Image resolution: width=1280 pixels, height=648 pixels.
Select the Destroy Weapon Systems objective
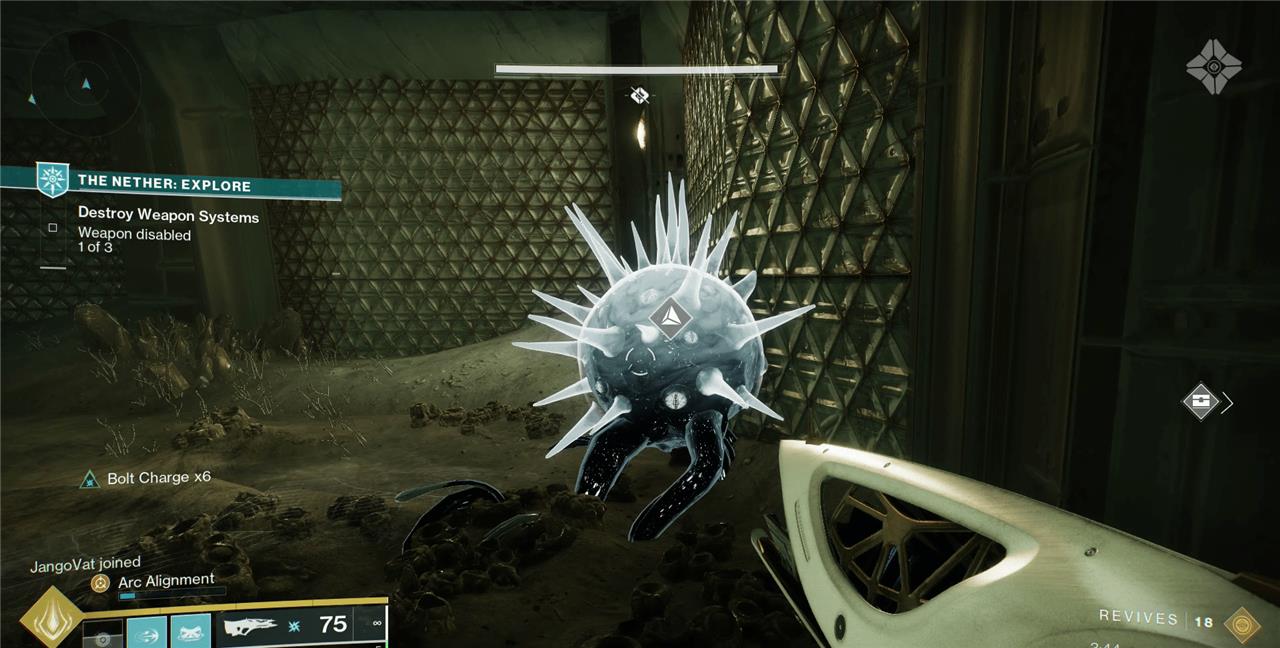168,216
